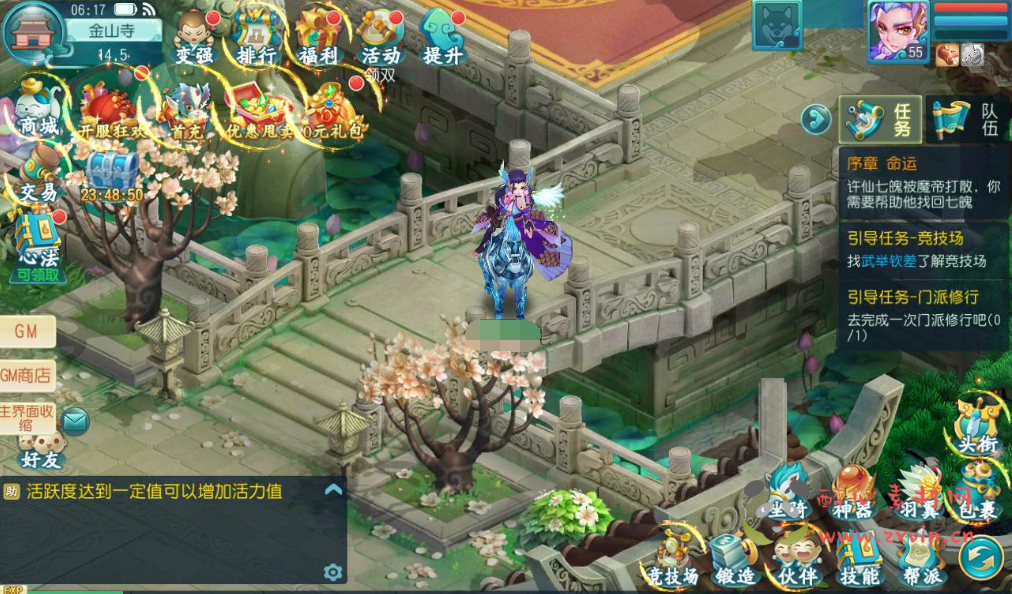This screenshot has width=1012, height=594.
Task: Open the 交易 trading icon
Action: click(38, 174)
